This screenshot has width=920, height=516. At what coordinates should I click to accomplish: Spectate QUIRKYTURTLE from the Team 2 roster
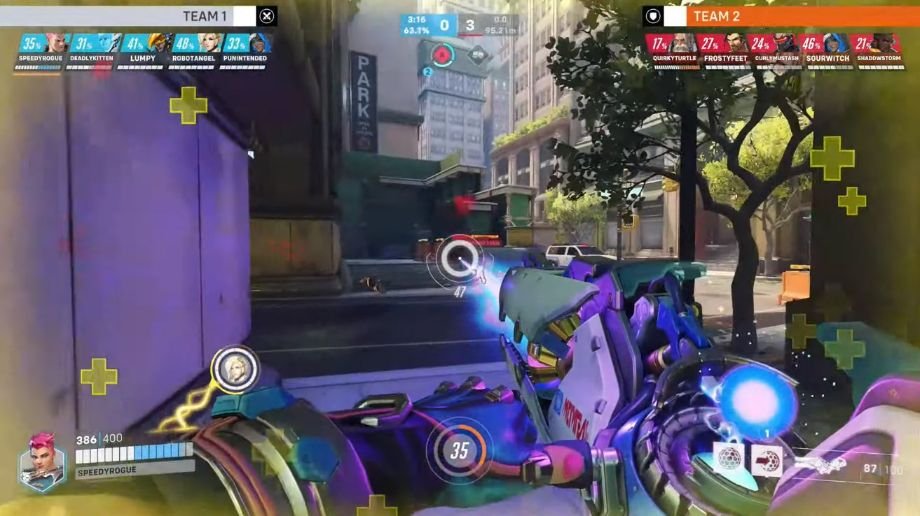[671, 48]
